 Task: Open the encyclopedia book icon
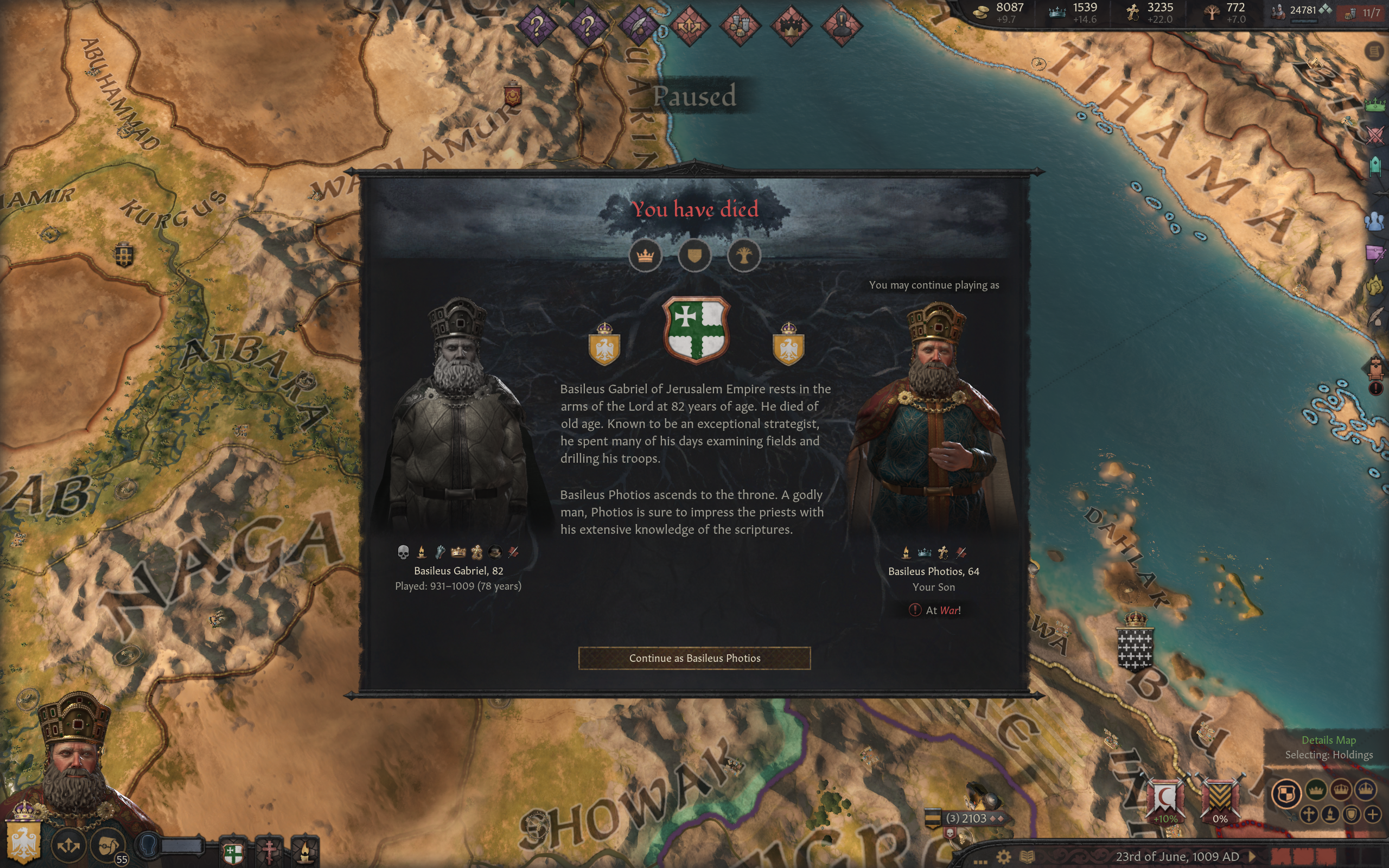(x=1027, y=857)
